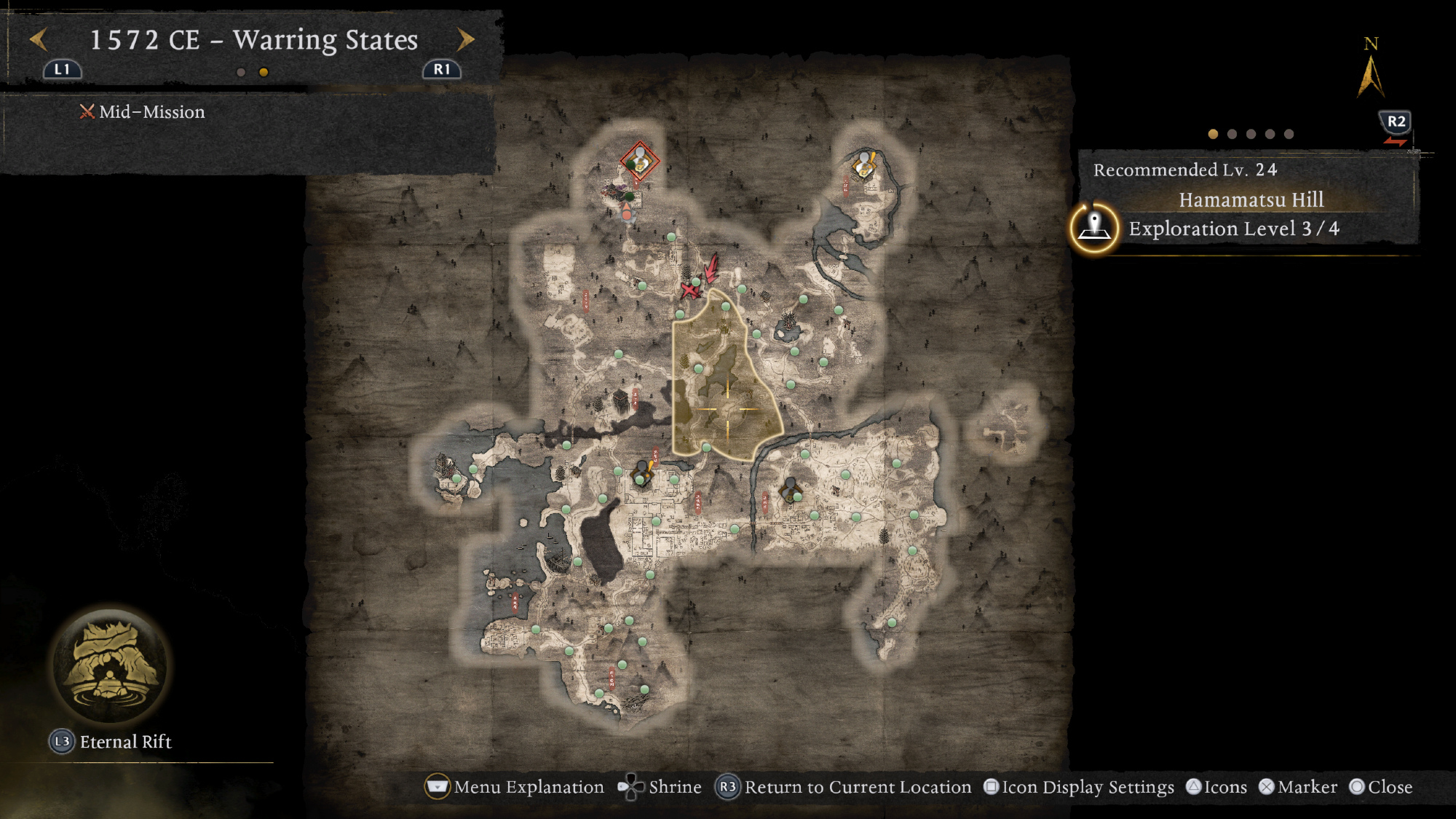The width and height of the screenshot is (1456, 819).
Task: Switch to the previous era with left arrow
Action: tap(39, 39)
